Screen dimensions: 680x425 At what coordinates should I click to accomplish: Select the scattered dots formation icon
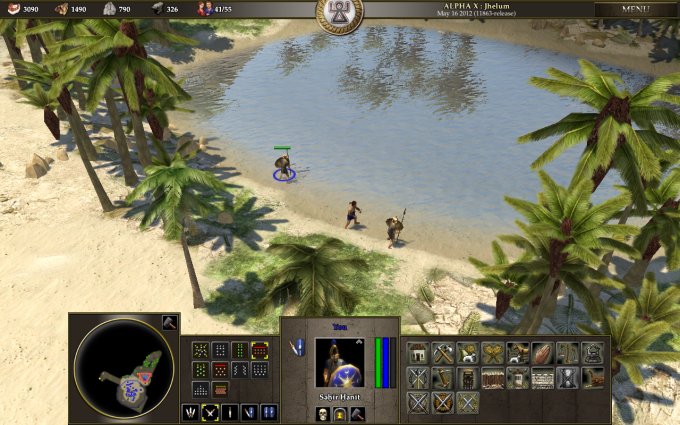tap(200, 350)
